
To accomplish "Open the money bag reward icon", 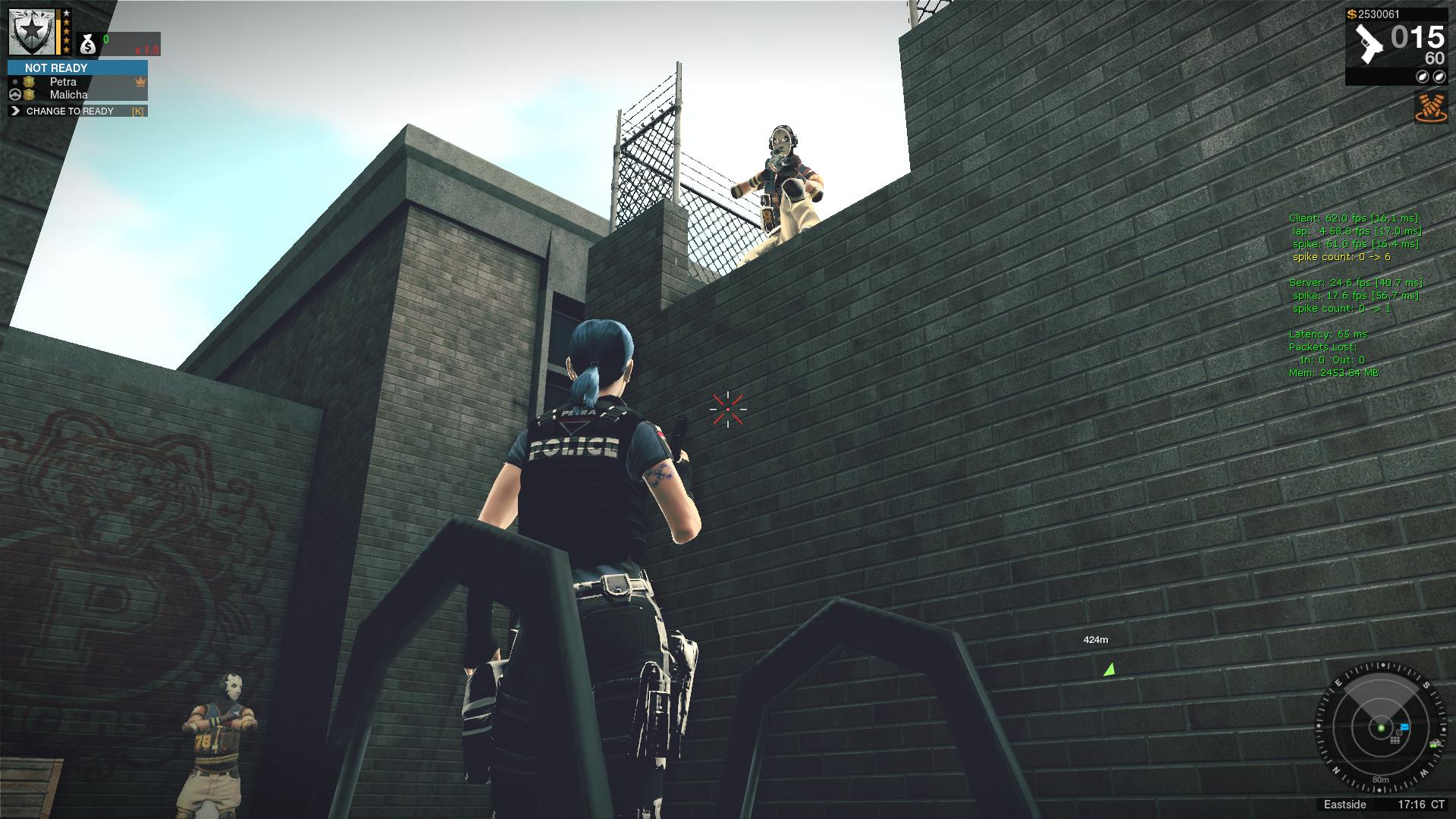I will [88, 44].
